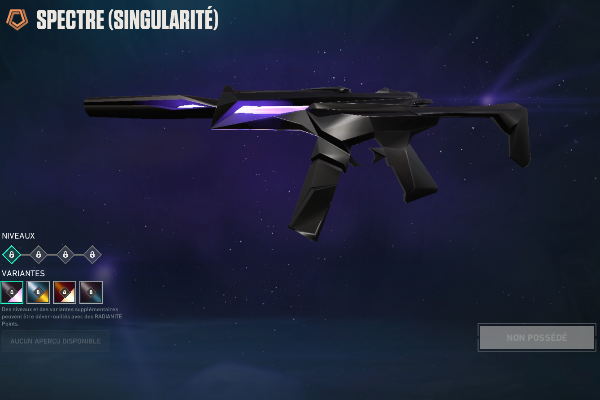Screen dimensions: 600x400
Task: Pick the red and orange variant swatch
Action: tap(65, 292)
